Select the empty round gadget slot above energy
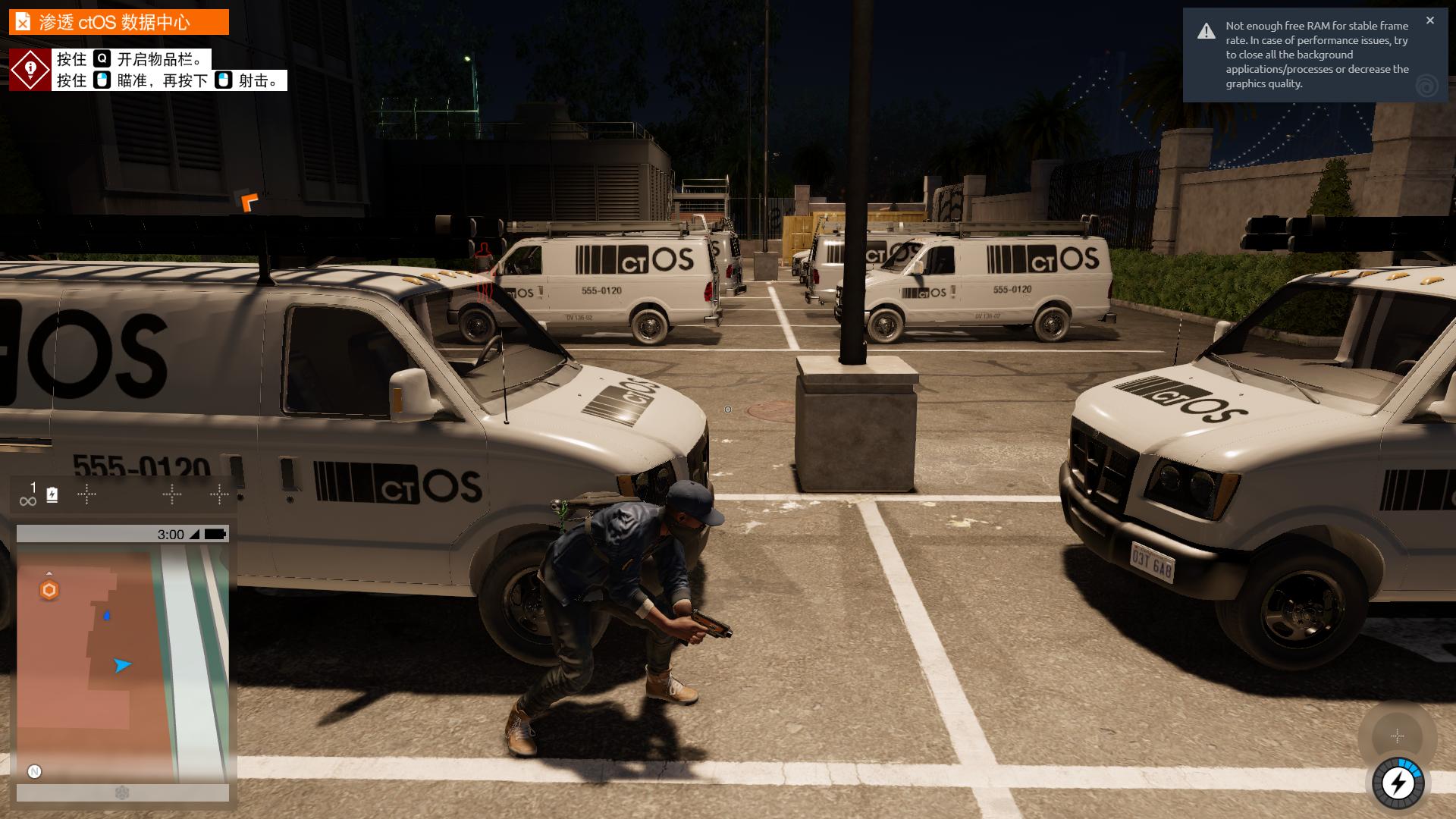1456x819 pixels. [x=1397, y=736]
